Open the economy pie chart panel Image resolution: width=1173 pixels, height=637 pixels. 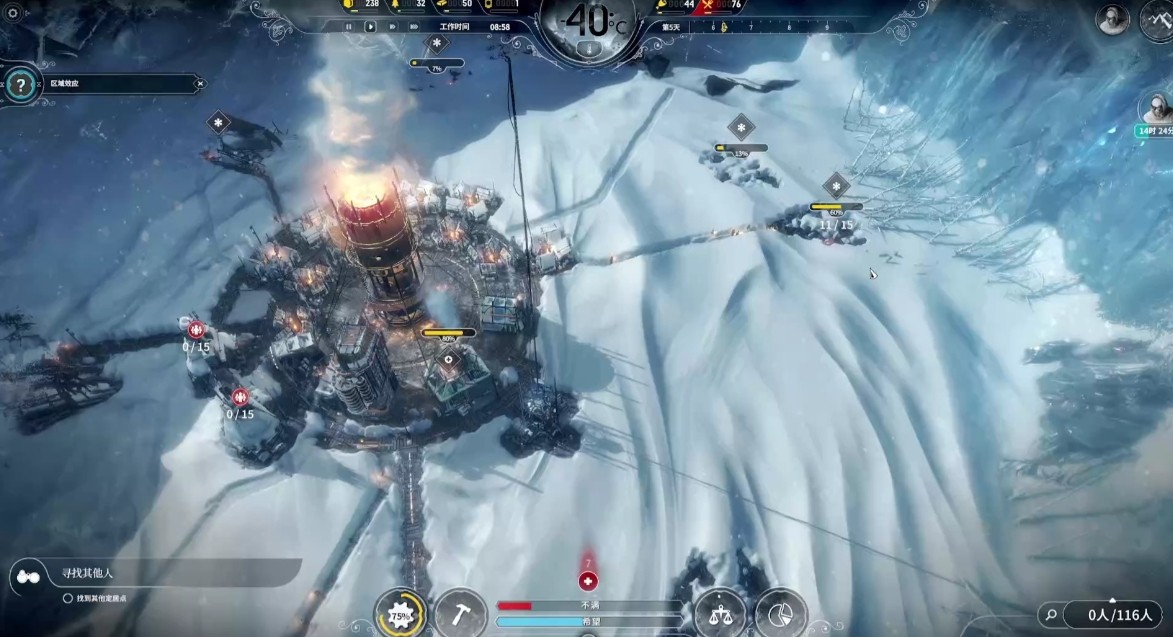[781, 613]
